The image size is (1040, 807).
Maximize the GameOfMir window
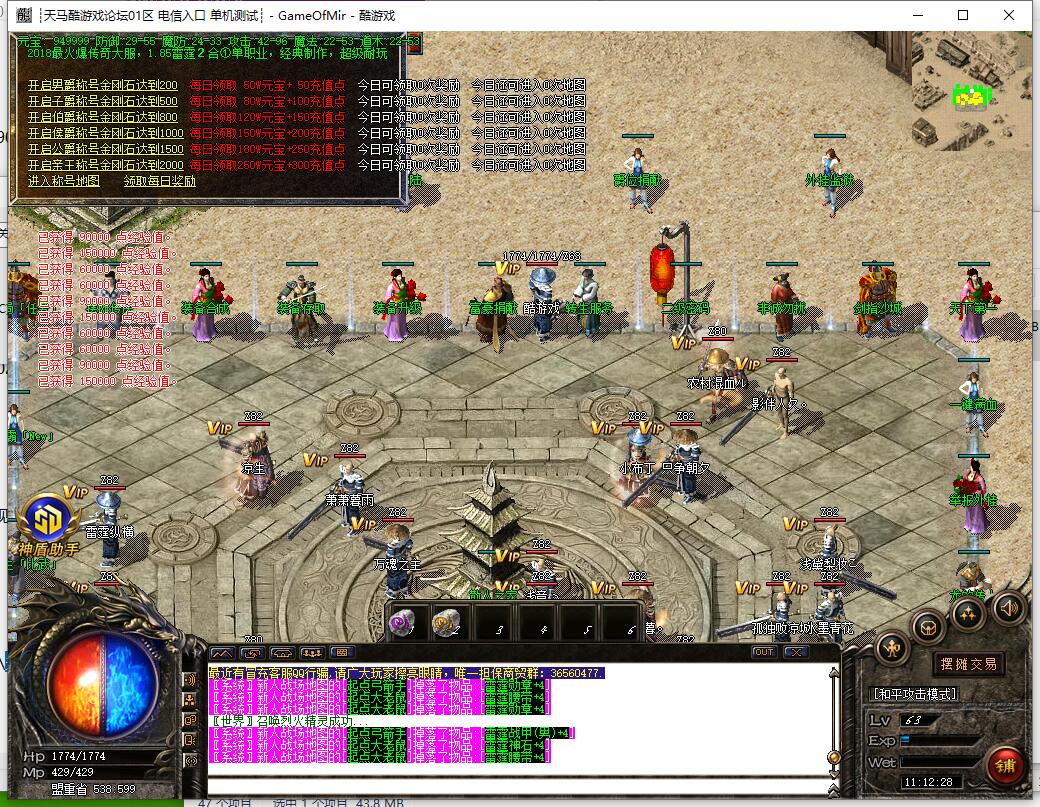(x=963, y=15)
